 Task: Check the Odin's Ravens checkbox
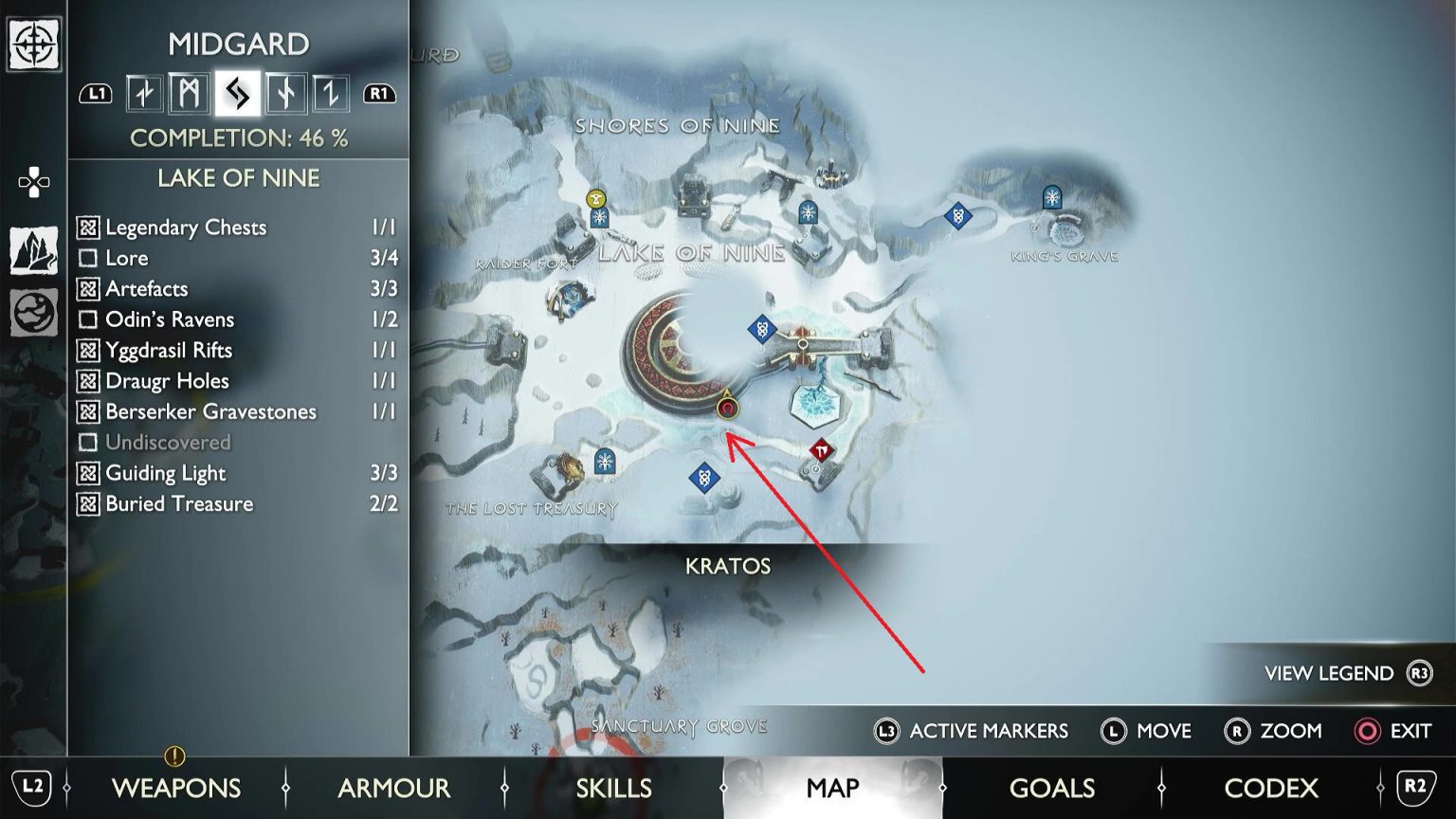click(x=87, y=319)
